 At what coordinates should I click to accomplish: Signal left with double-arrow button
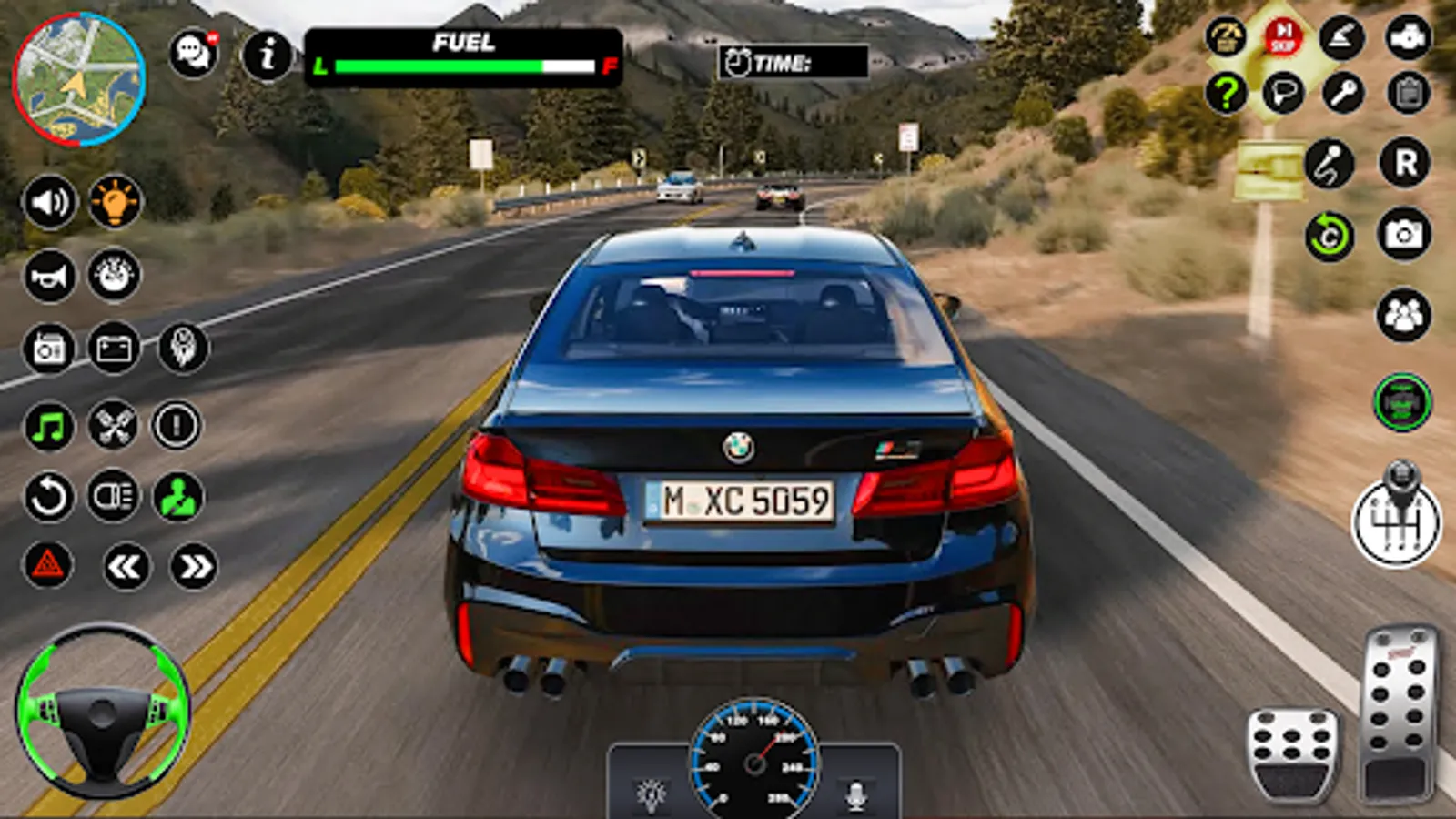coord(125,567)
